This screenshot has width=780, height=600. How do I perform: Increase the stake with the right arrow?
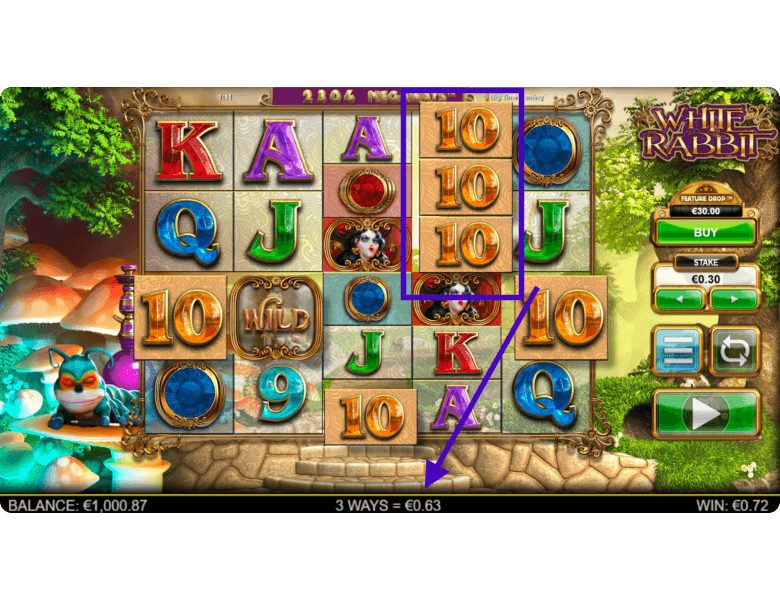pos(733,298)
